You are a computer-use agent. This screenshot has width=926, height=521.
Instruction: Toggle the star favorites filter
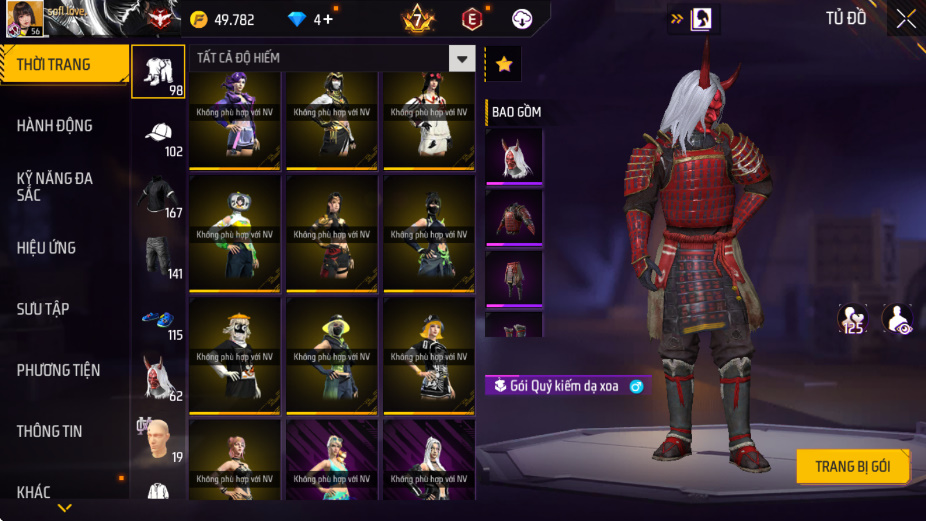point(504,64)
